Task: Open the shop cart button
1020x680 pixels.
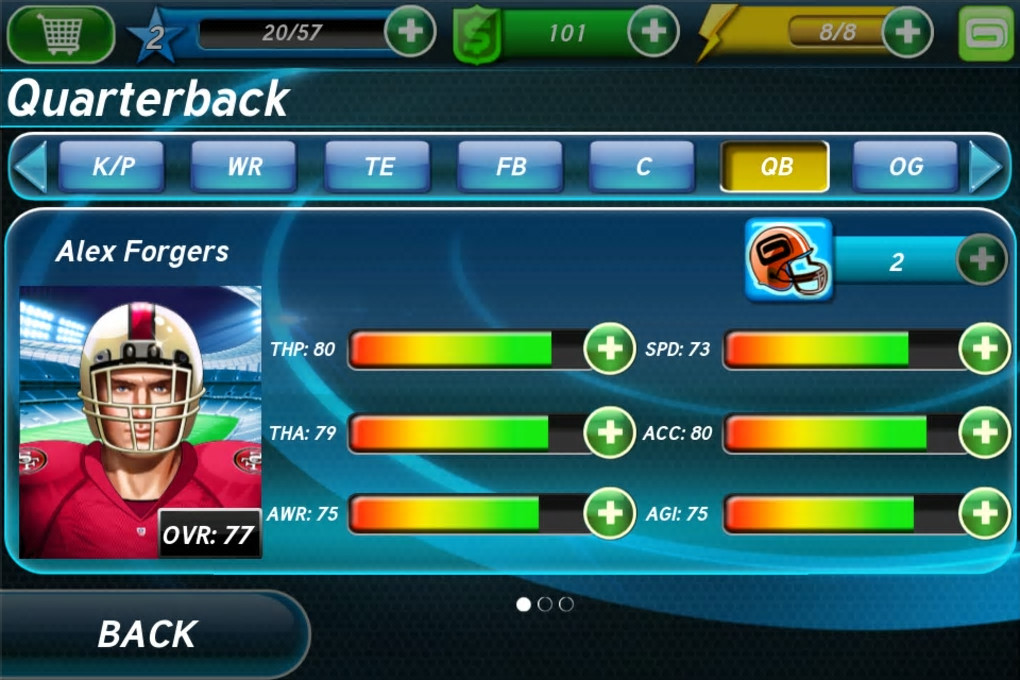Action: tap(60, 33)
